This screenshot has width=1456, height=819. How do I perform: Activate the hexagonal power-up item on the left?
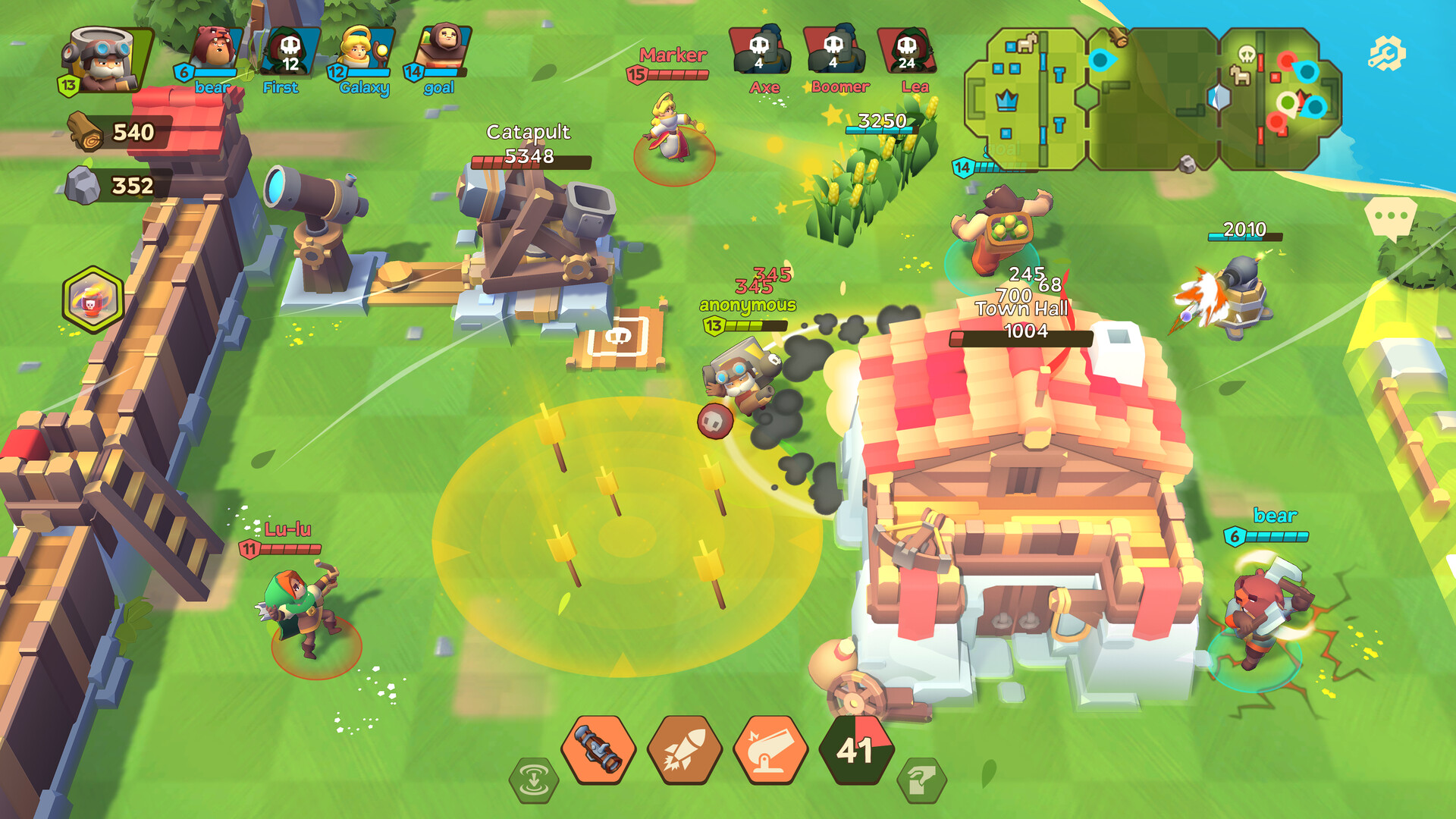click(91, 297)
